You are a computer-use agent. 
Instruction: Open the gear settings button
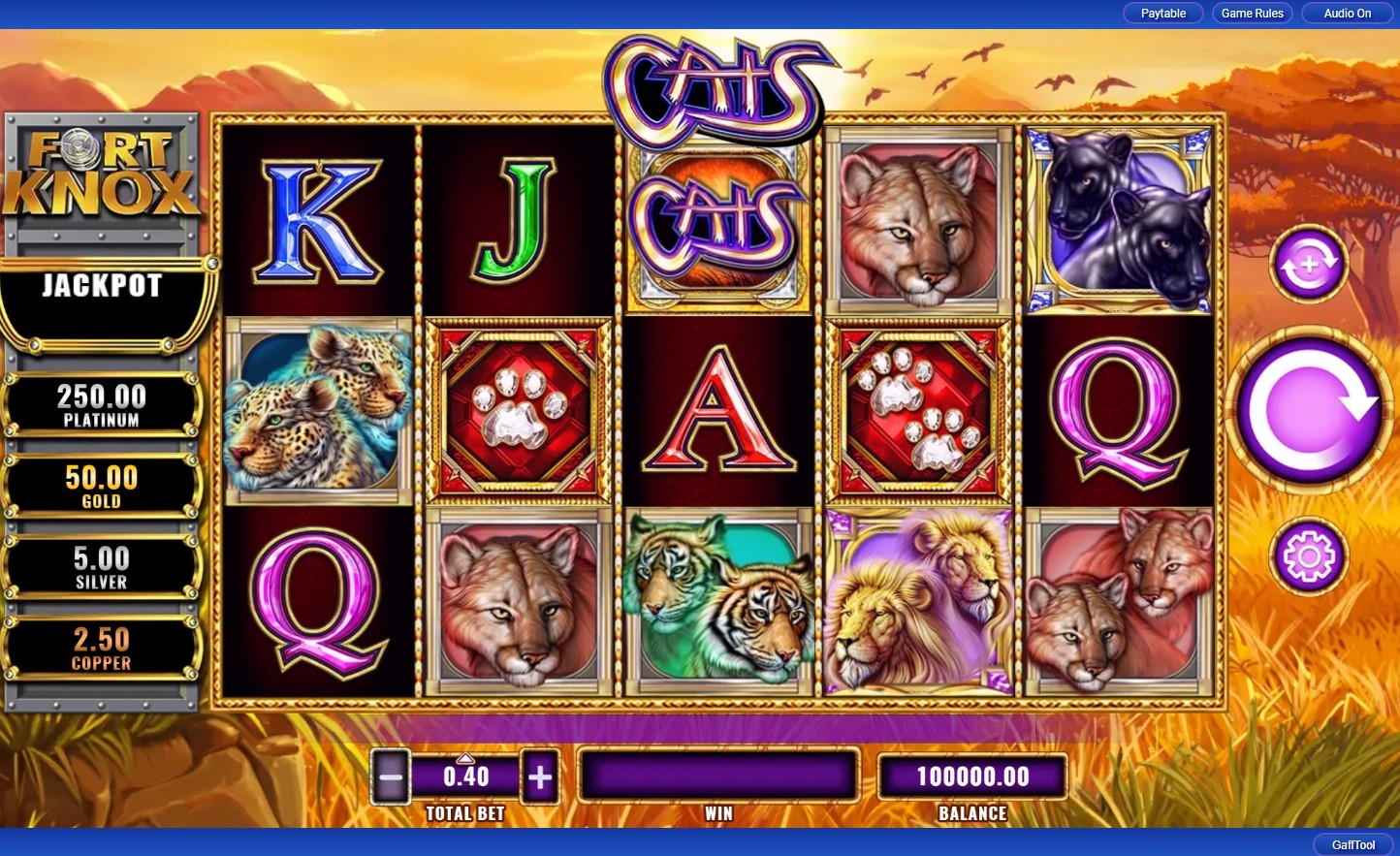tap(1309, 556)
